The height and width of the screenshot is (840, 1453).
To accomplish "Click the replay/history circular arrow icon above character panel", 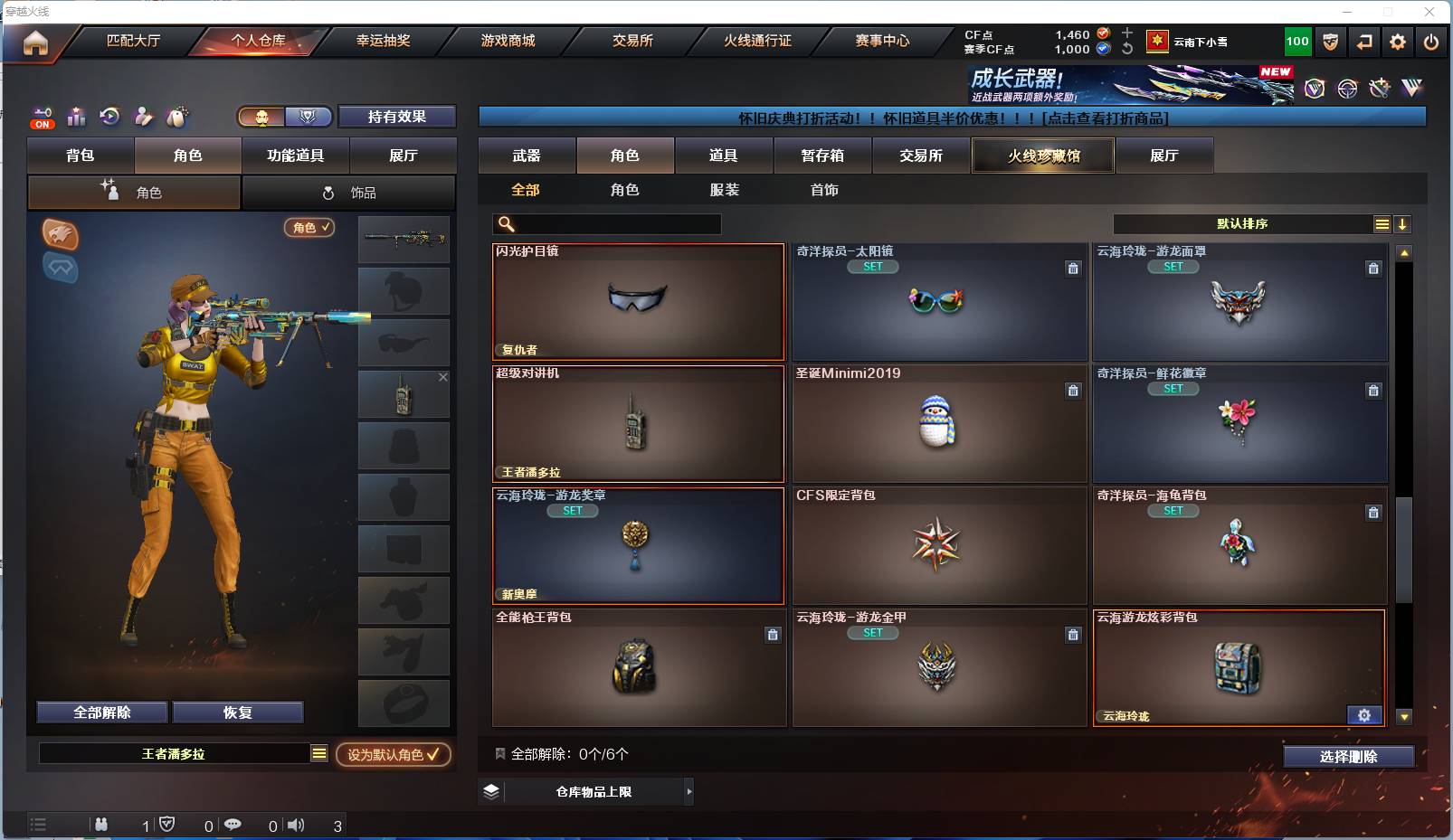I will [109, 116].
